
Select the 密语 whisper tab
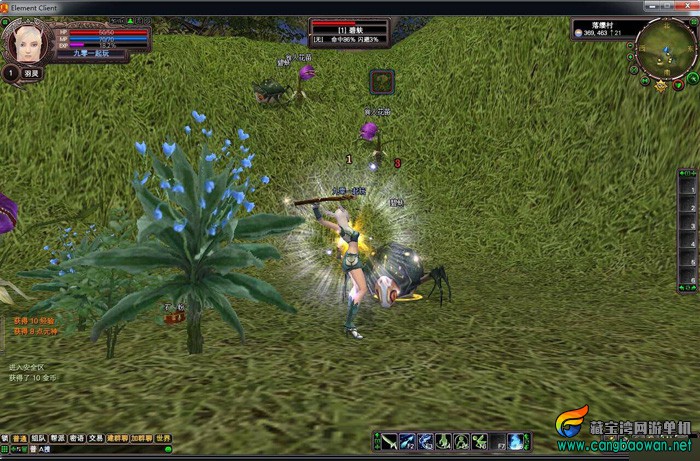point(76,438)
